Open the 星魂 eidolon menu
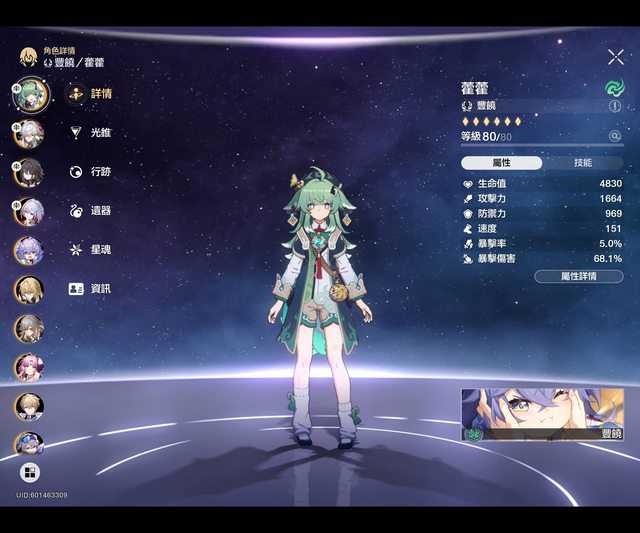 click(88, 249)
